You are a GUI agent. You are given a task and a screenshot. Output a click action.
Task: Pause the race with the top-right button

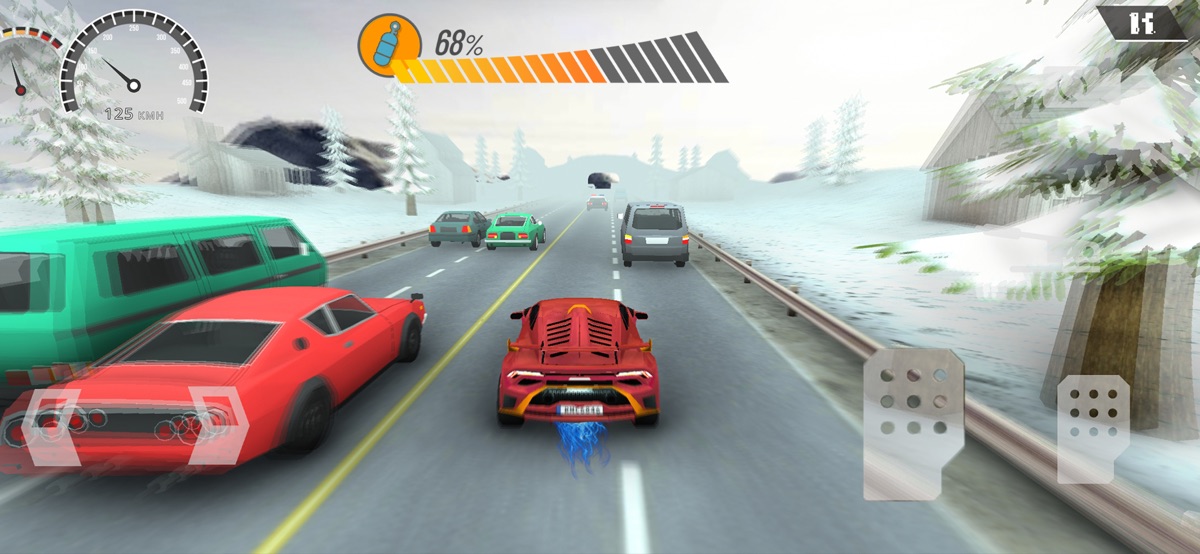click(1141, 23)
